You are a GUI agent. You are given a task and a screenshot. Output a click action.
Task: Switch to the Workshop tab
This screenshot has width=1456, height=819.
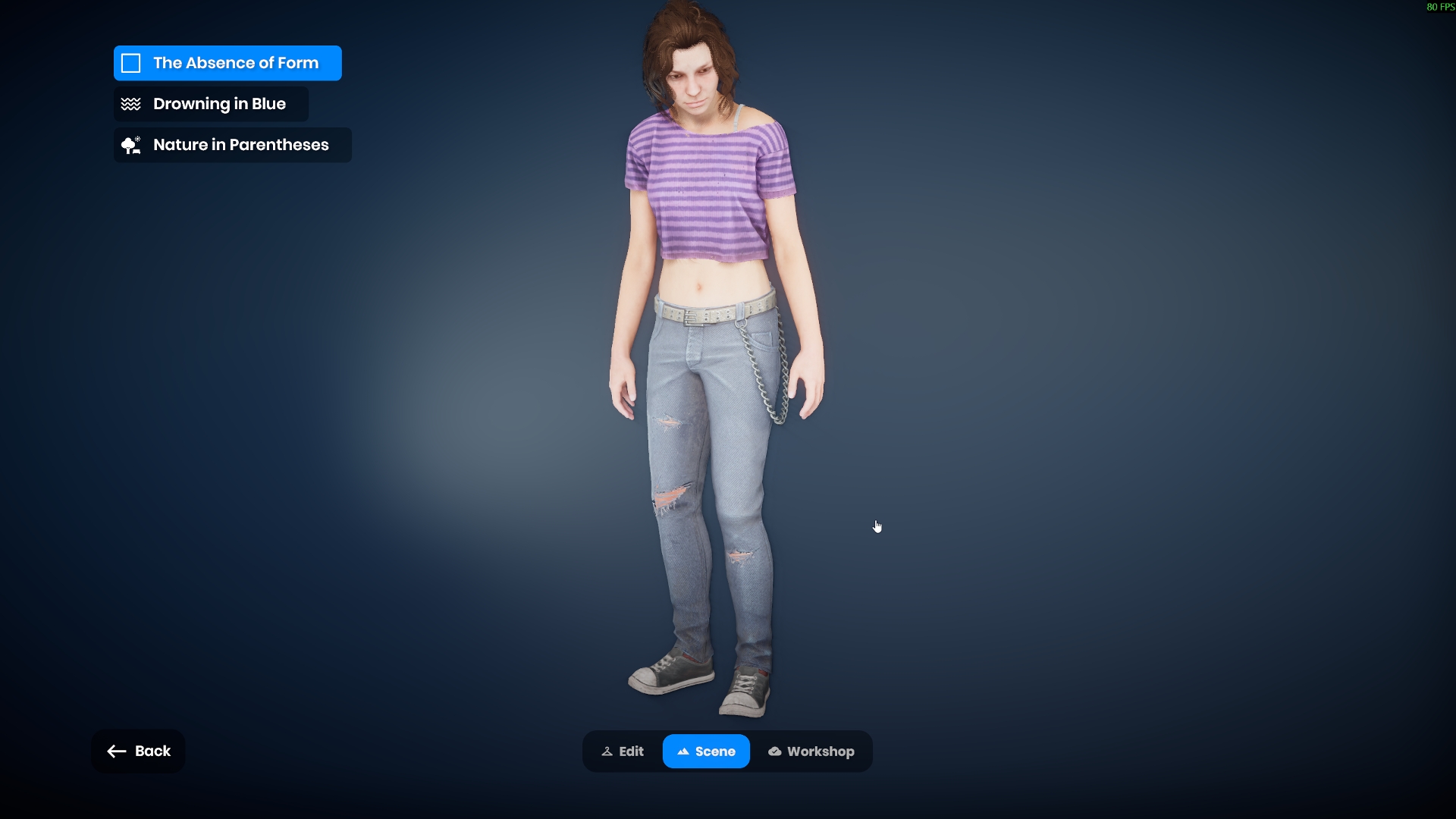coord(811,752)
